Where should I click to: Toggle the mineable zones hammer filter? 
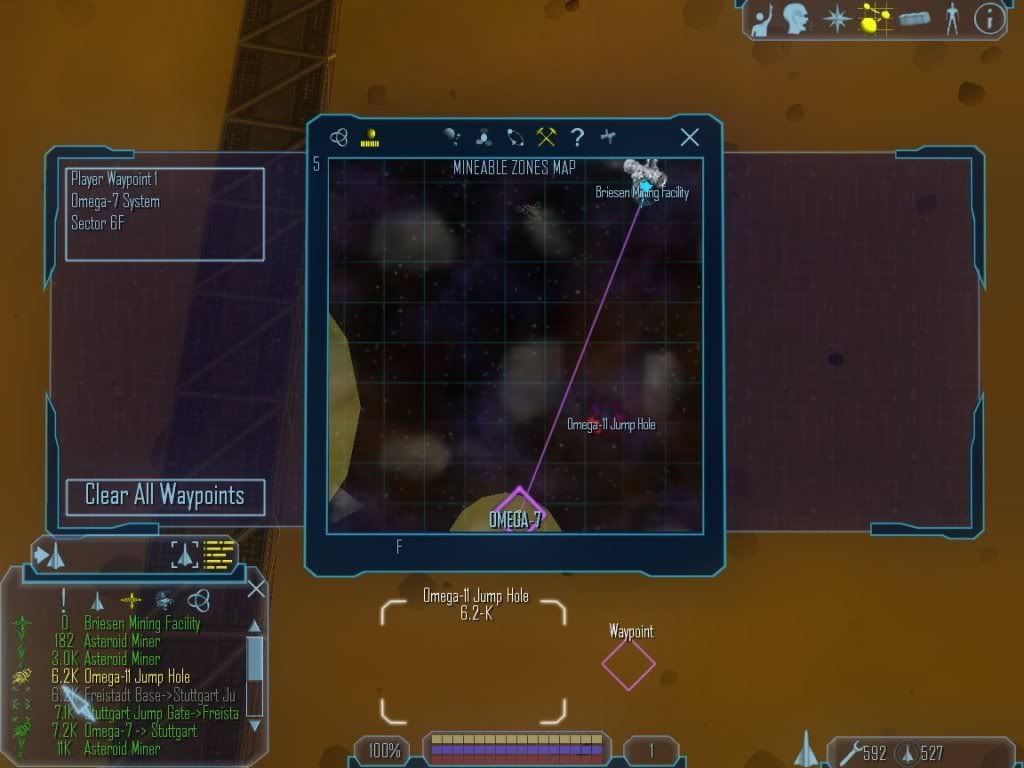(546, 138)
